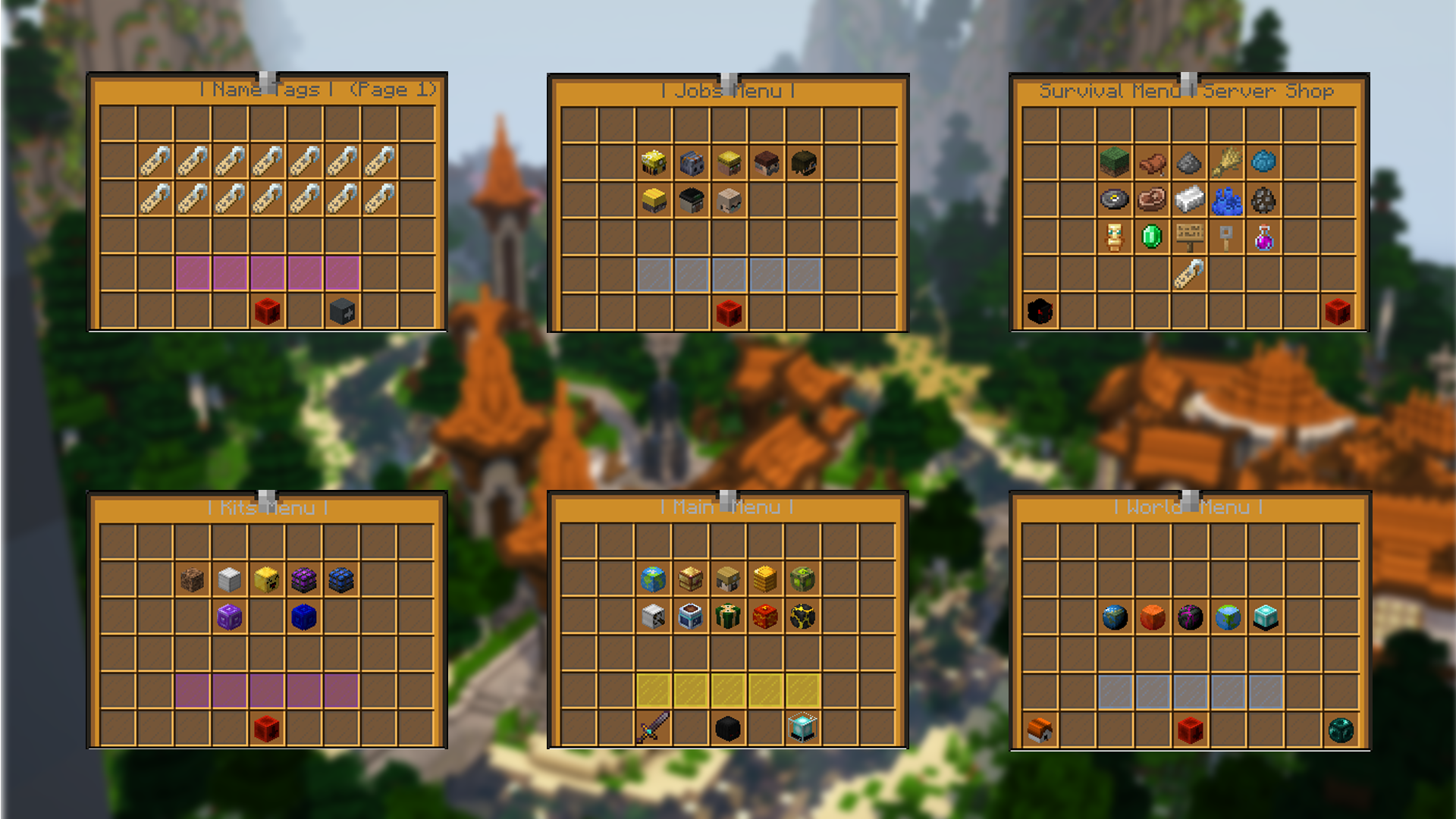This screenshot has width=1456, height=819.
Task: Purchase the music disc in Server Shop
Action: (1115, 200)
